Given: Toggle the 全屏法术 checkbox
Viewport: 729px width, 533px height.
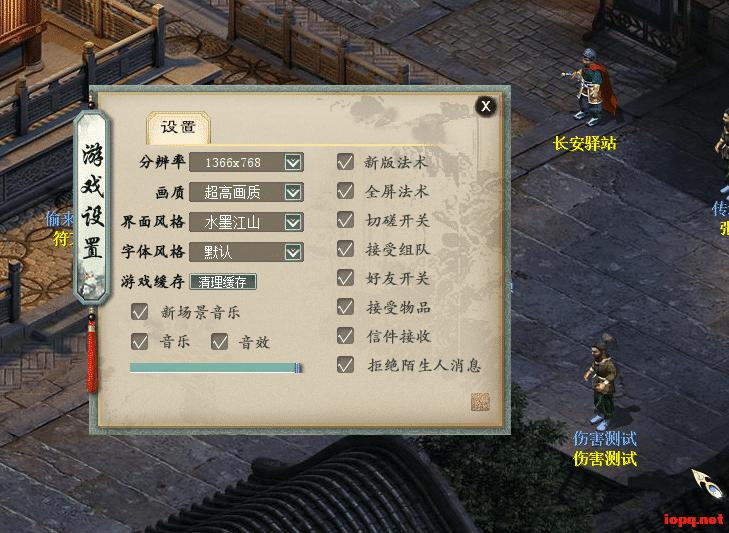Looking at the screenshot, I should coord(346,191).
